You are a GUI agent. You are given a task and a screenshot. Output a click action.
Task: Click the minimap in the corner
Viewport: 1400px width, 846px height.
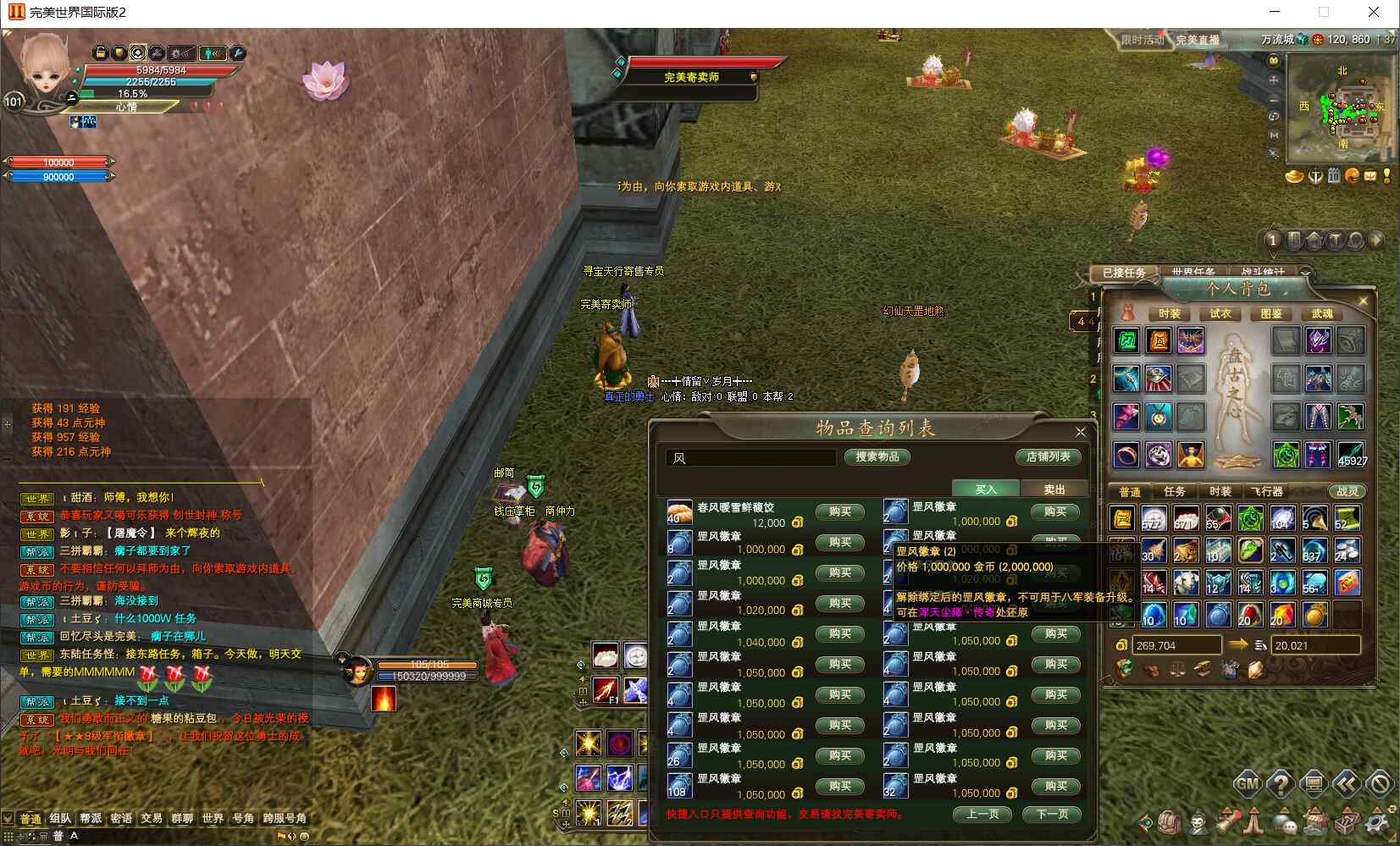pos(1341,108)
